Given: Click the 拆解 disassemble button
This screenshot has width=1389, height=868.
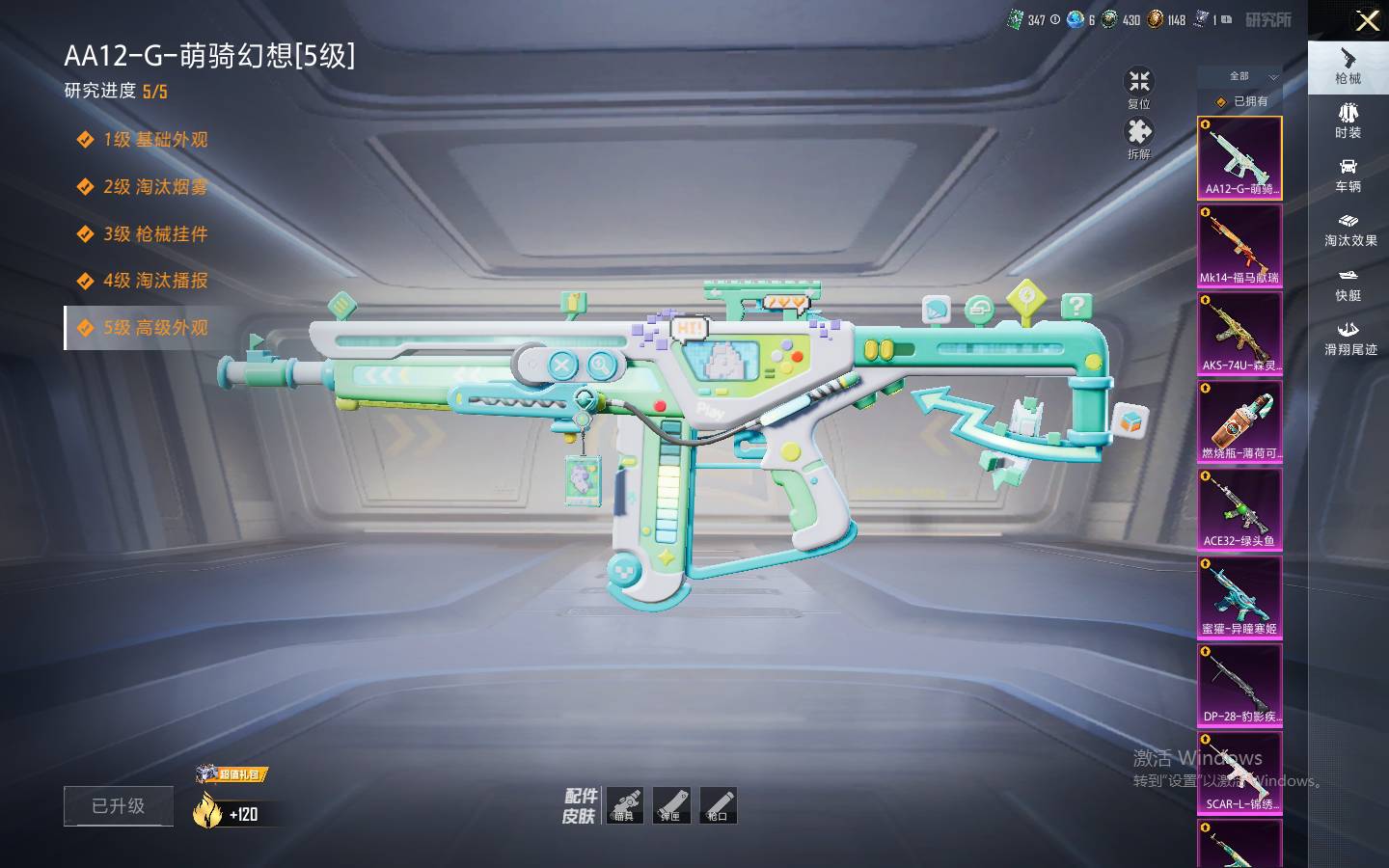Looking at the screenshot, I should tap(1139, 138).
